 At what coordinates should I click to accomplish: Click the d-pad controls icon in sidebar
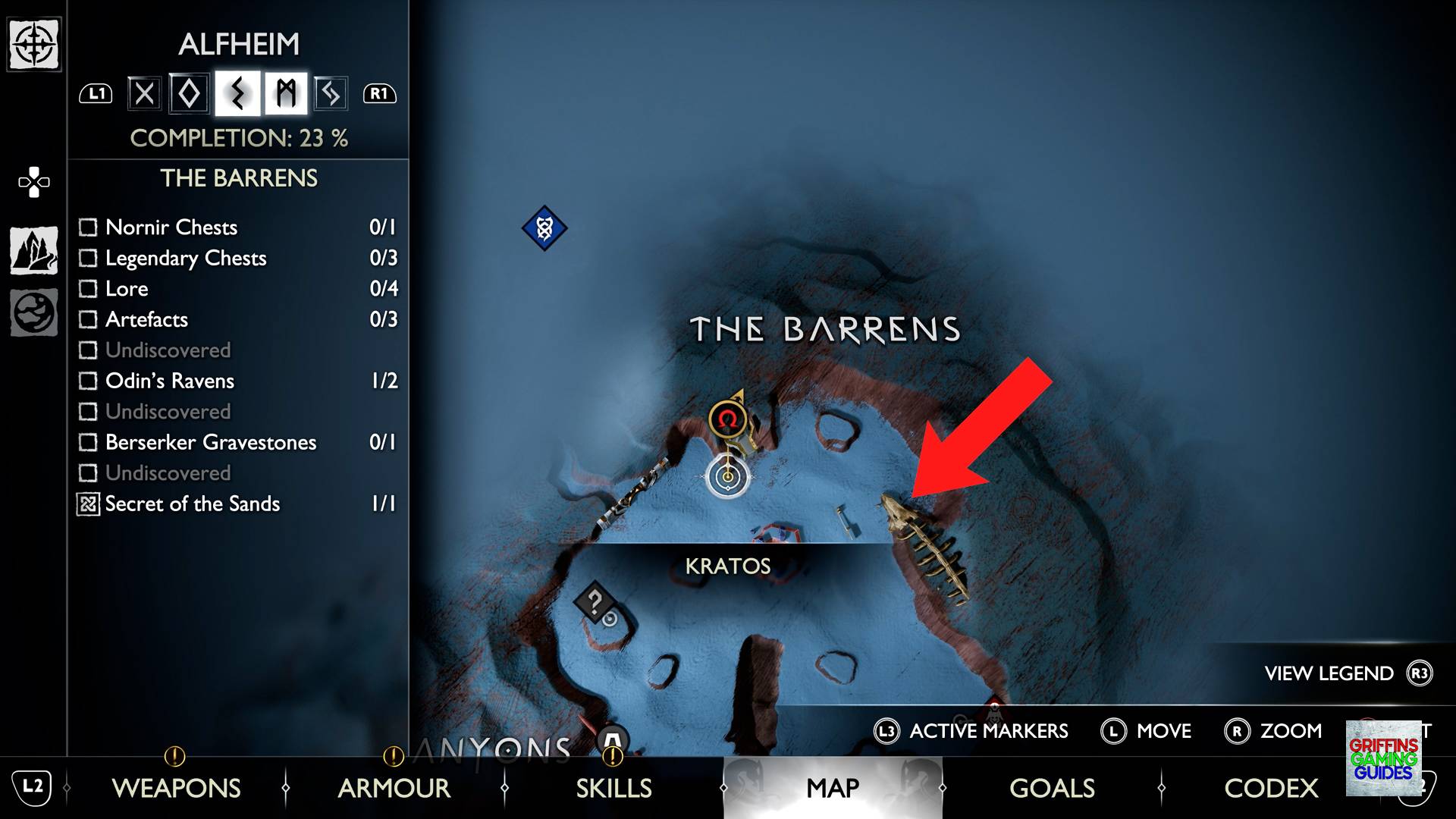click(33, 180)
